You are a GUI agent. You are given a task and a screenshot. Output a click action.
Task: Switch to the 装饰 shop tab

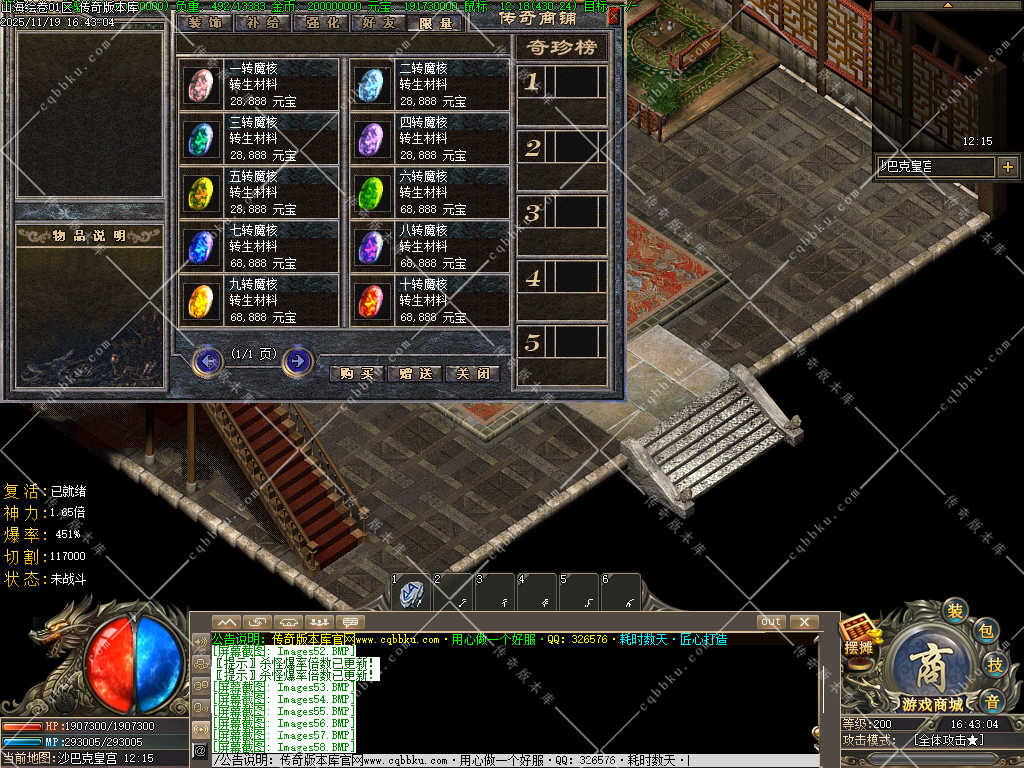coord(205,23)
